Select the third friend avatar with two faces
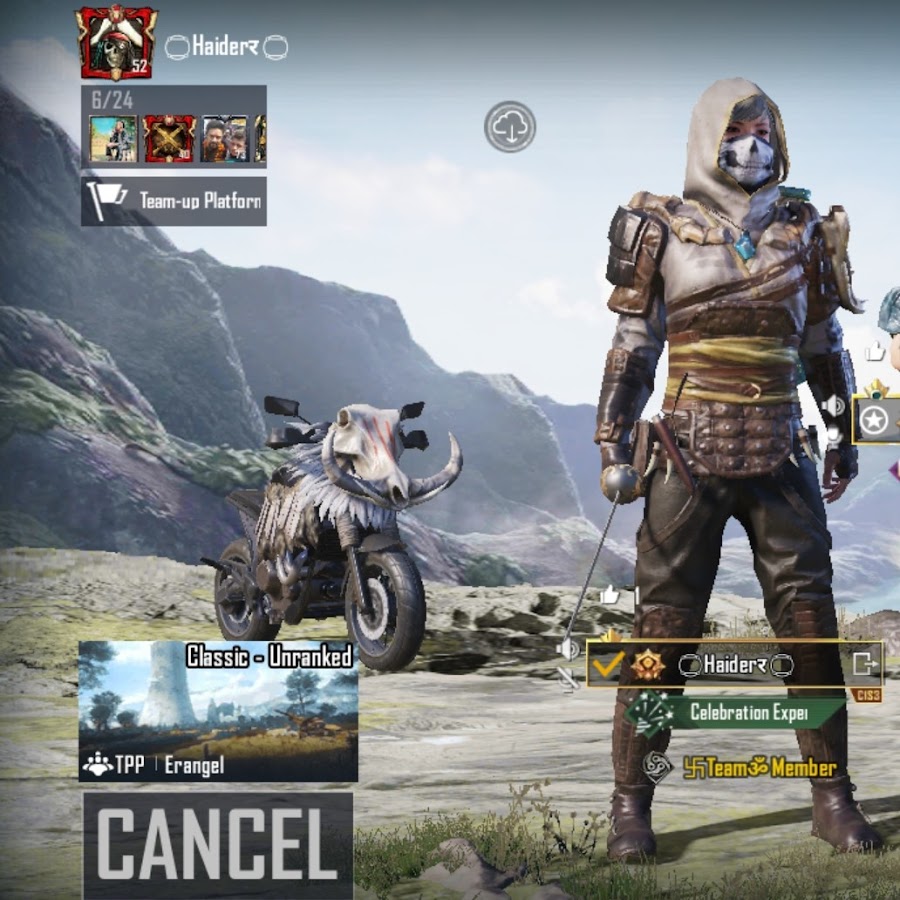Image resolution: width=900 pixels, height=900 pixels. pyautogui.click(x=224, y=138)
